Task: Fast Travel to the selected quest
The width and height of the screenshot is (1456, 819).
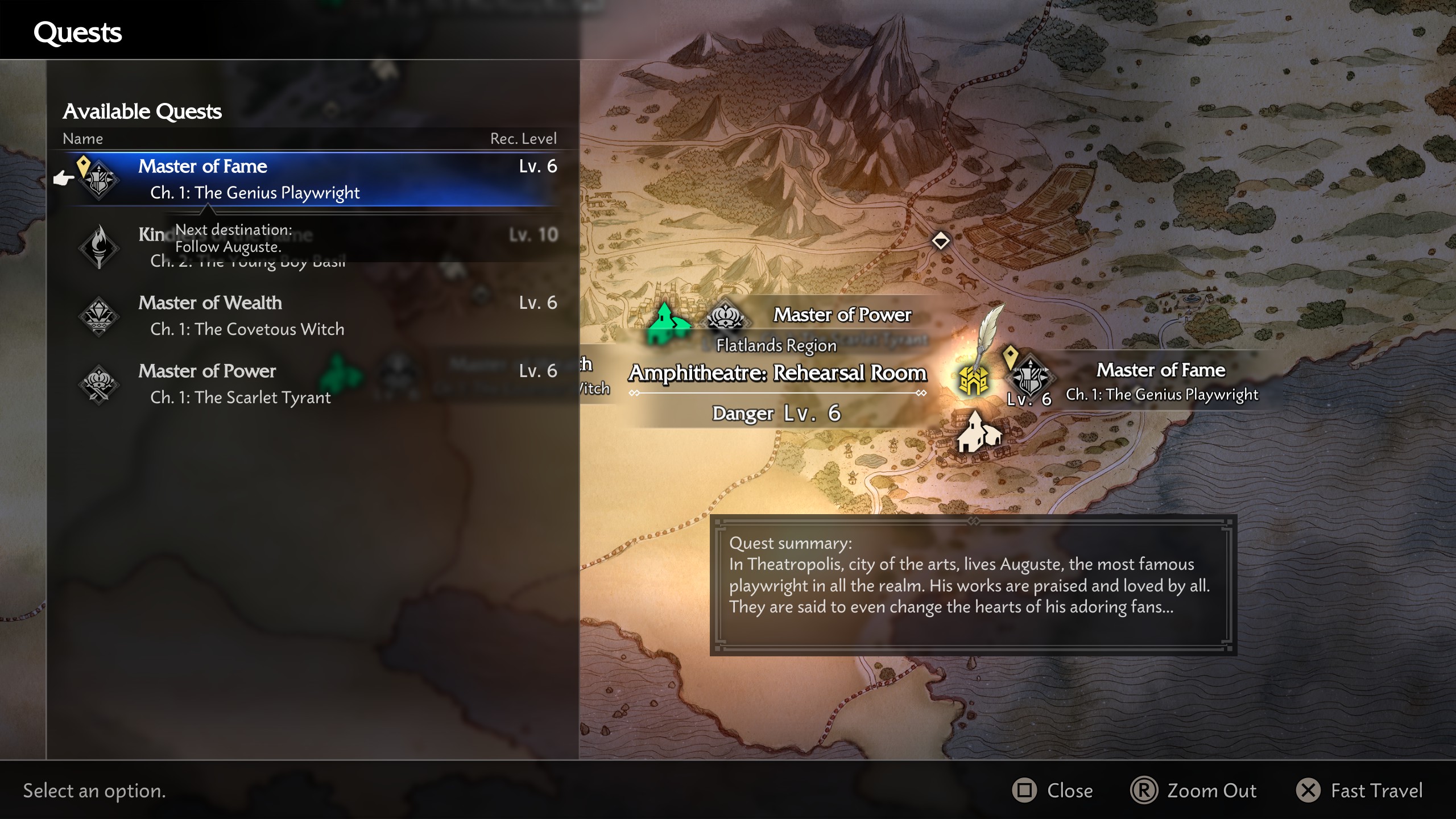Action: pyautogui.click(x=1360, y=791)
